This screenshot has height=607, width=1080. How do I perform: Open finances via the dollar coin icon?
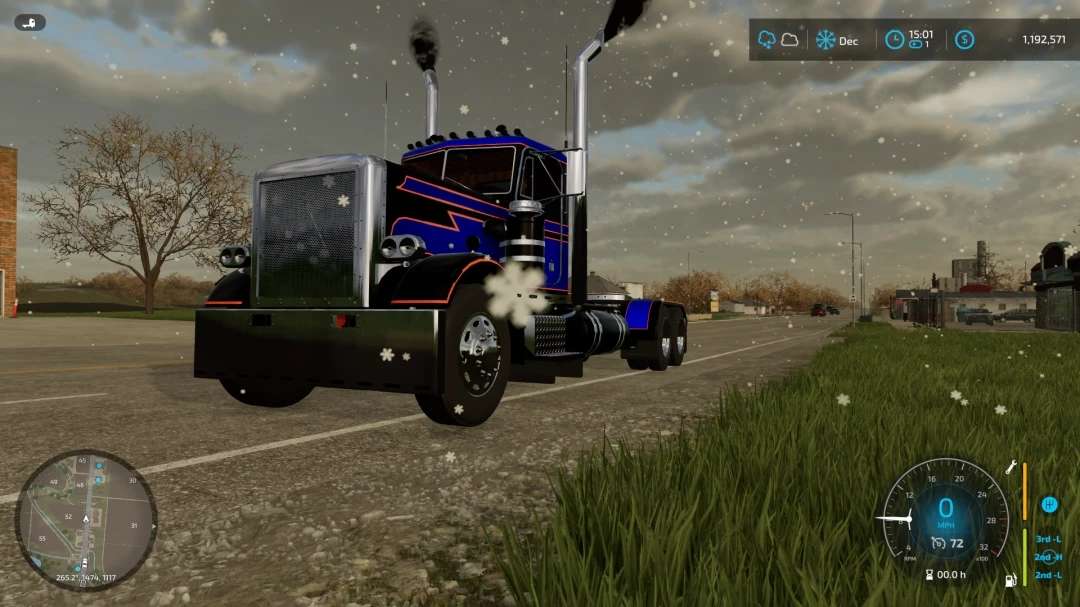coord(964,40)
